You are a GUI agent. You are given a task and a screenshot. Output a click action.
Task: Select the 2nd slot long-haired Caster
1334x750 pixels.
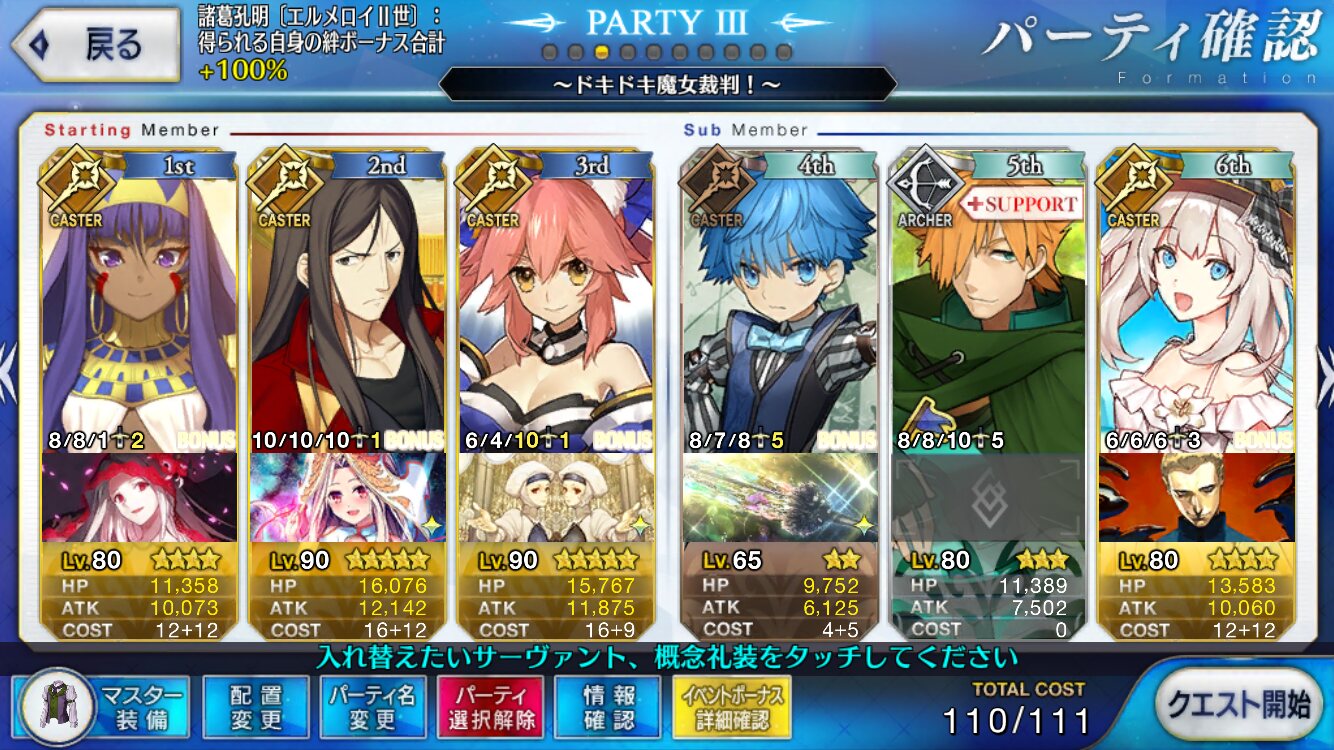point(348,310)
